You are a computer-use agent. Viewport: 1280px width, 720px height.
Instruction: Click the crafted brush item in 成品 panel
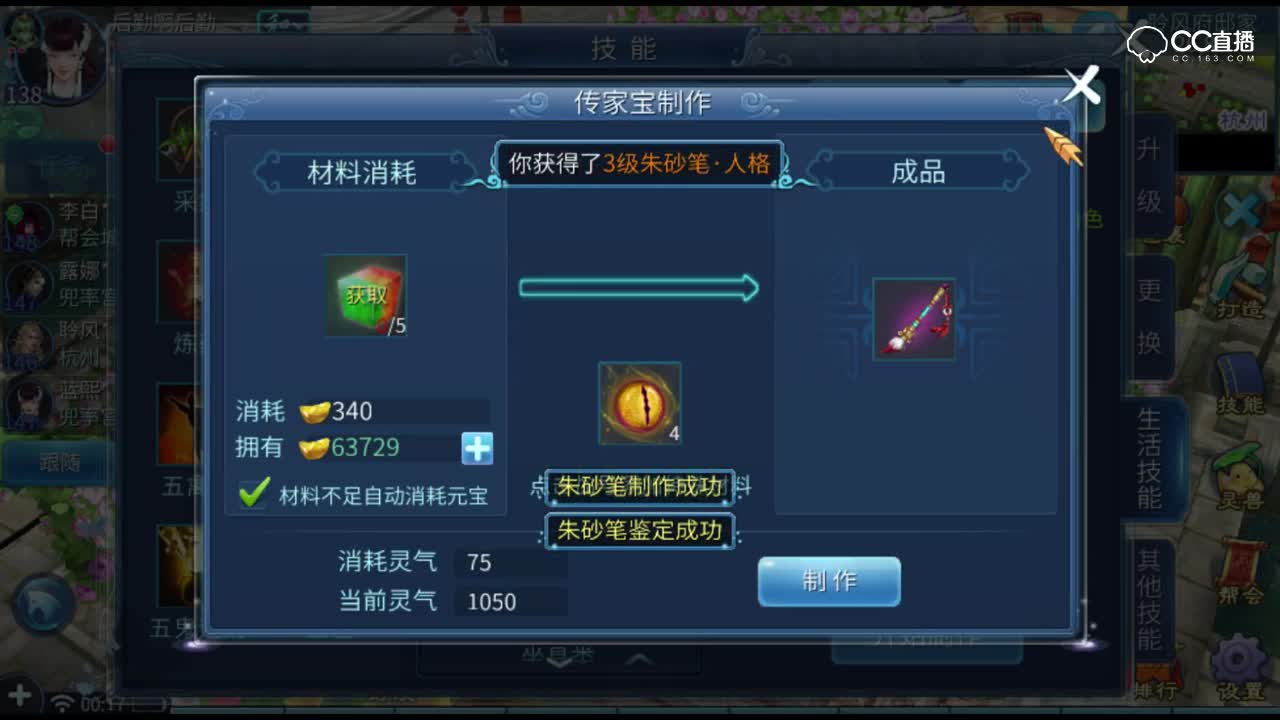[913, 319]
